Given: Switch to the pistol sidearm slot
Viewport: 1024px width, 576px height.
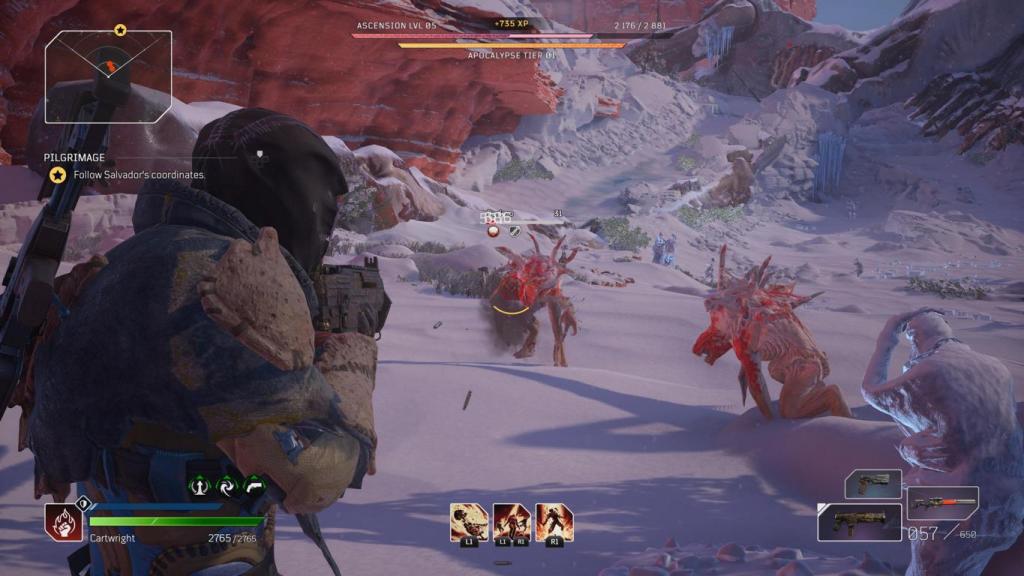Looking at the screenshot, I should point(873,484).
